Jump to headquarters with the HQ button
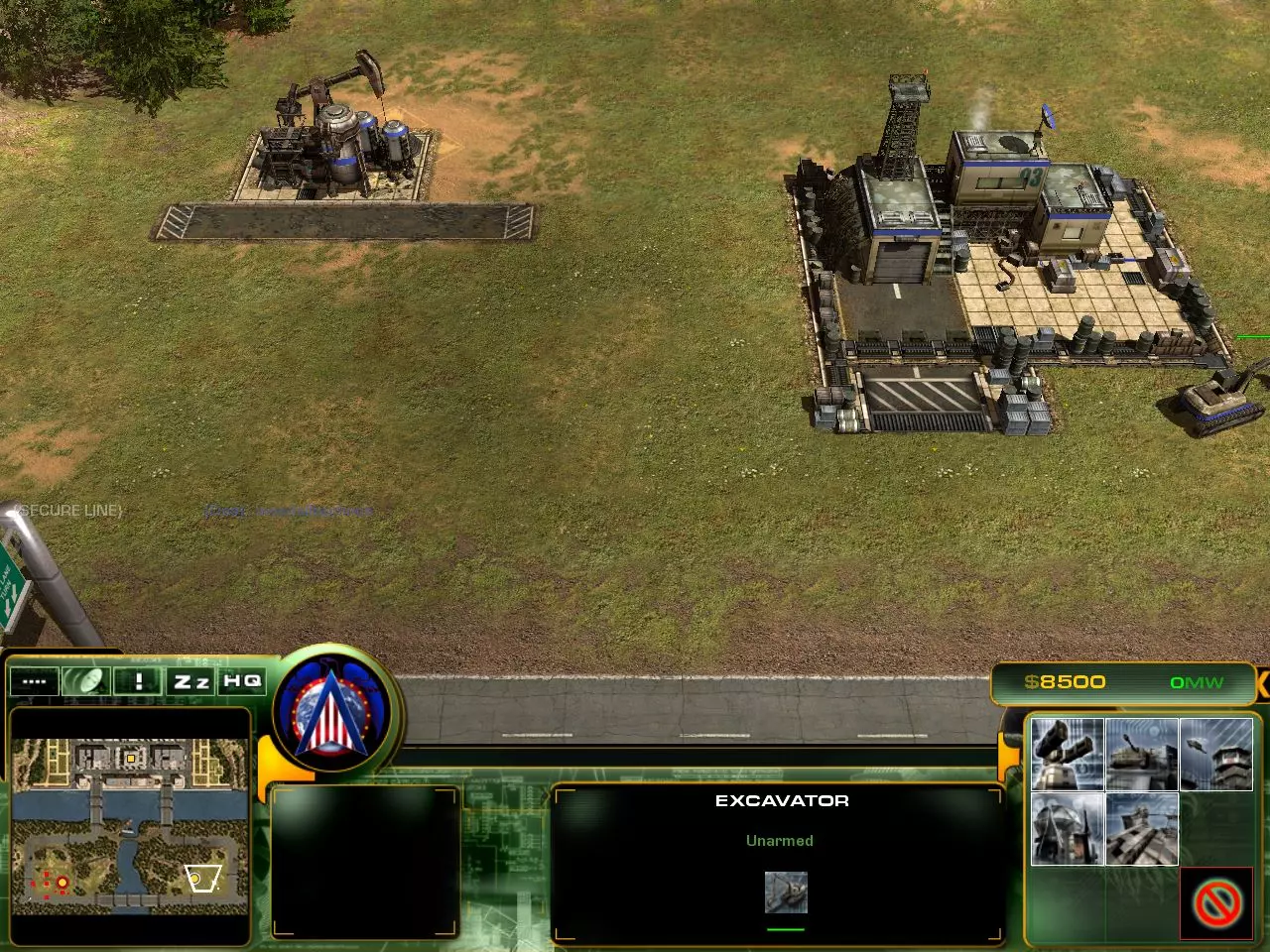 [242, 681]
